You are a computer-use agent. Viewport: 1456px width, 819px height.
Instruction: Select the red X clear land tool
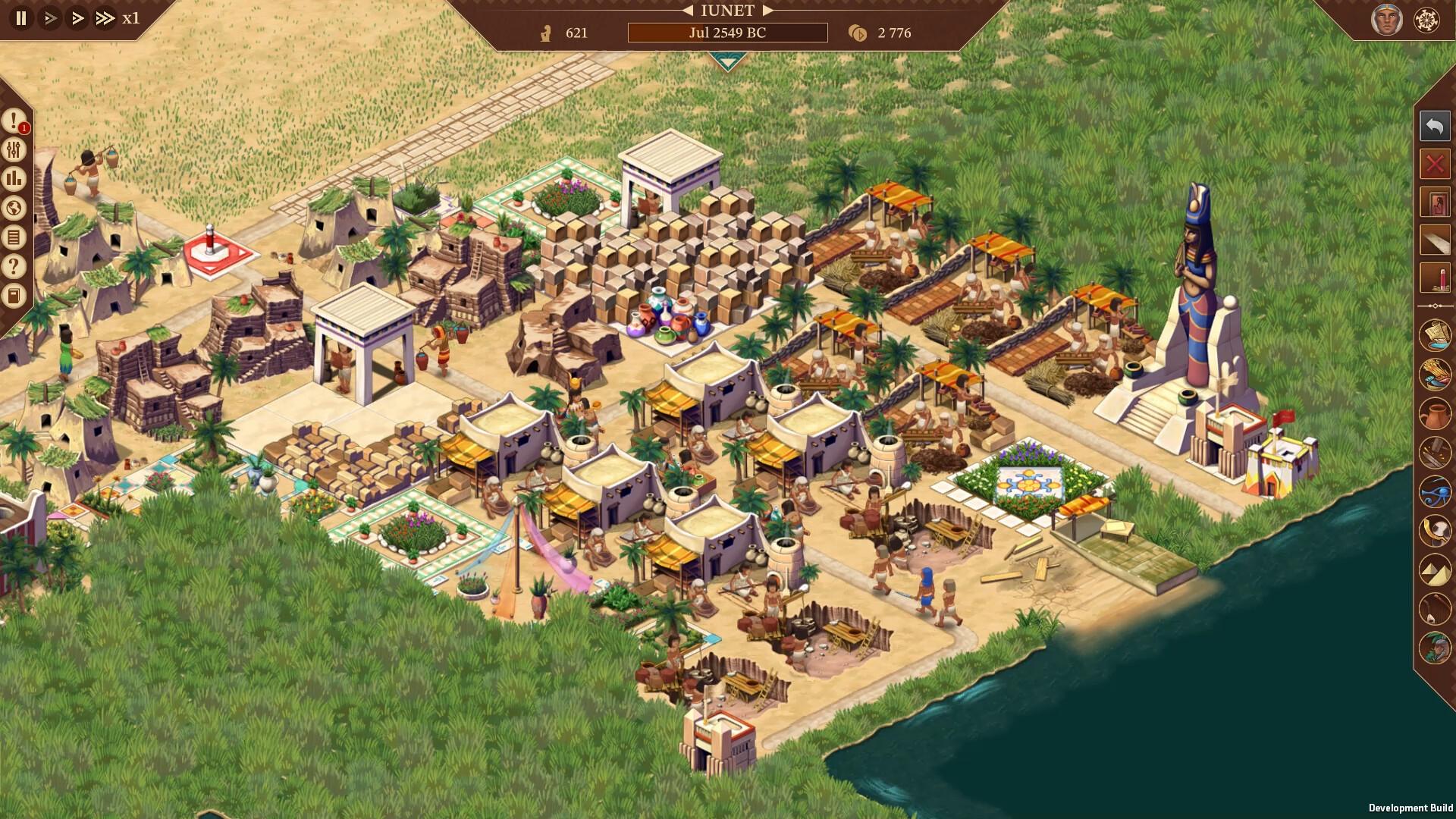1433,162
